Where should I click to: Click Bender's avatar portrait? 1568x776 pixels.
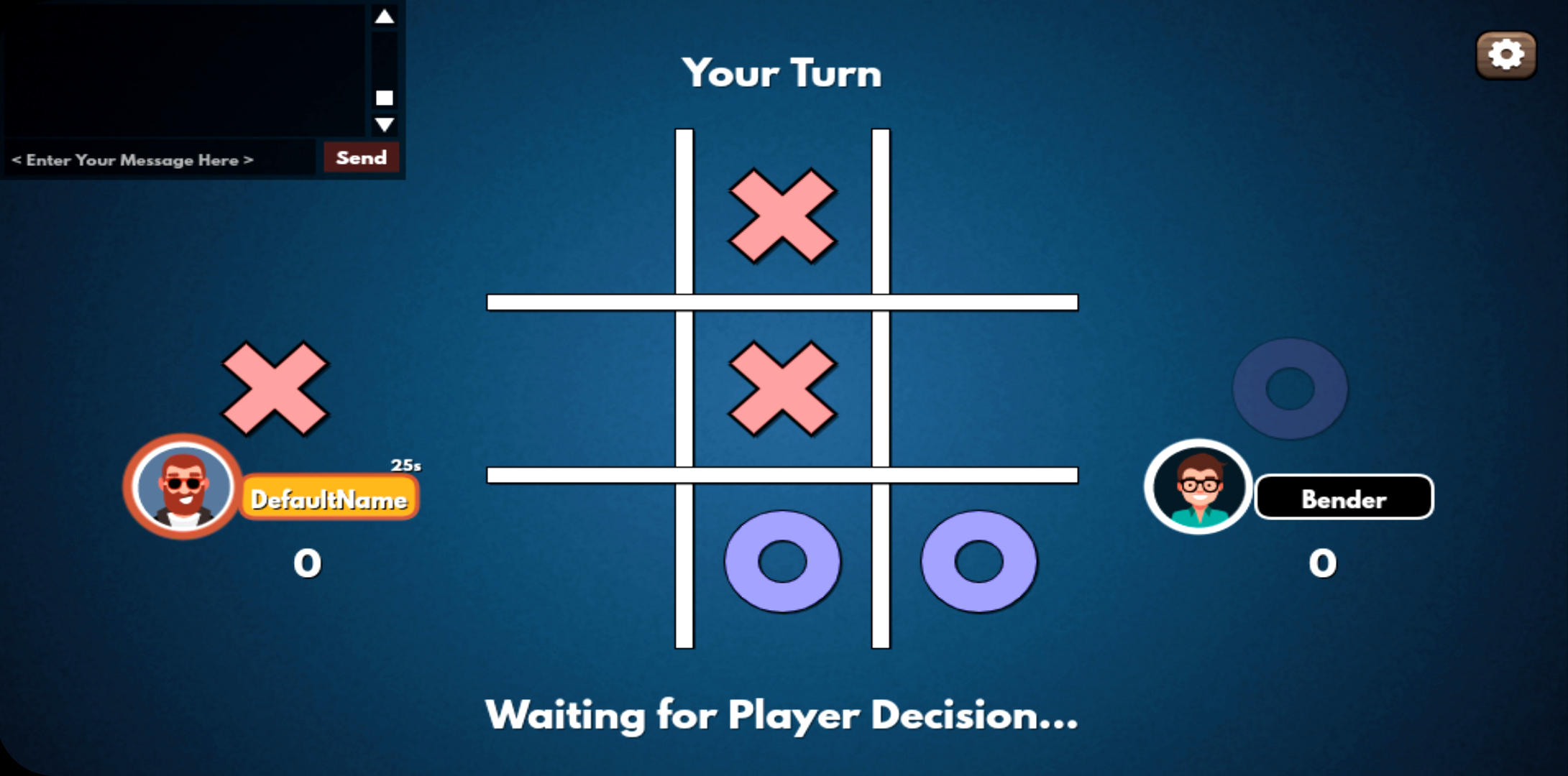point(1198,486)
